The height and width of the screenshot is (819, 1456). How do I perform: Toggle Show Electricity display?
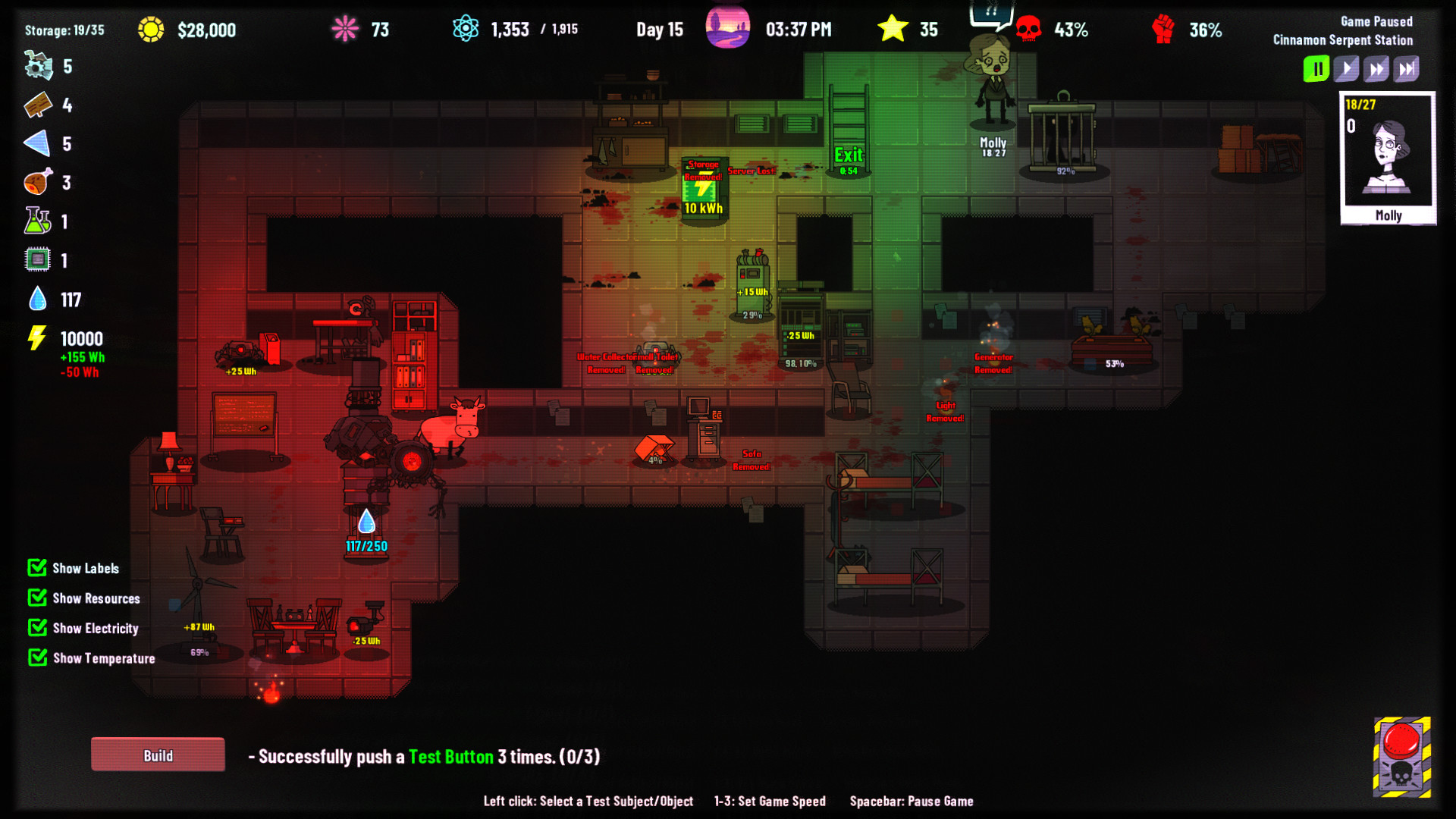click(36, 627)
